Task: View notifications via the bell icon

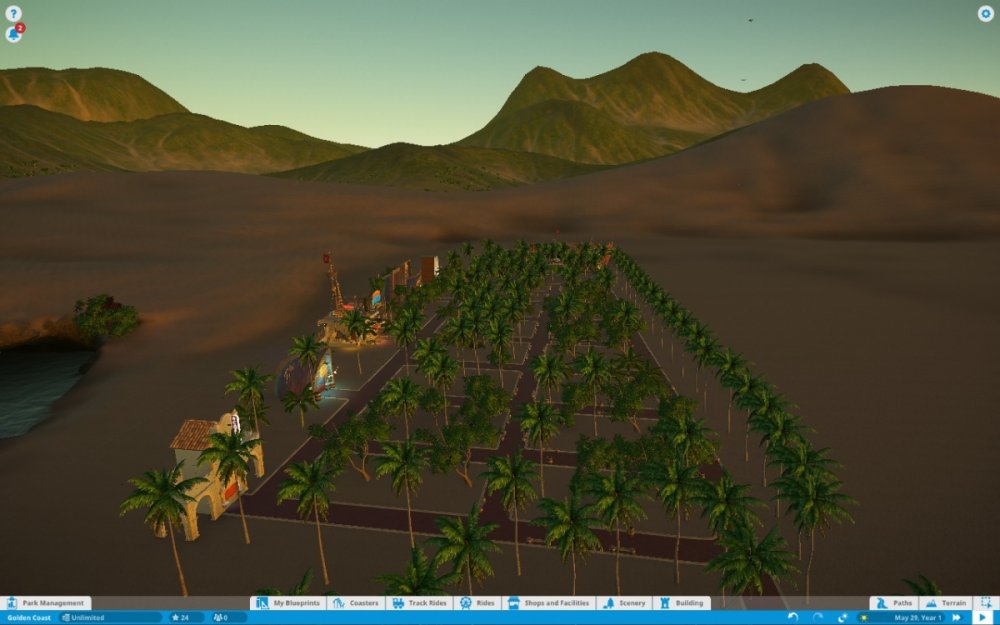Action: tap(13, 34)
